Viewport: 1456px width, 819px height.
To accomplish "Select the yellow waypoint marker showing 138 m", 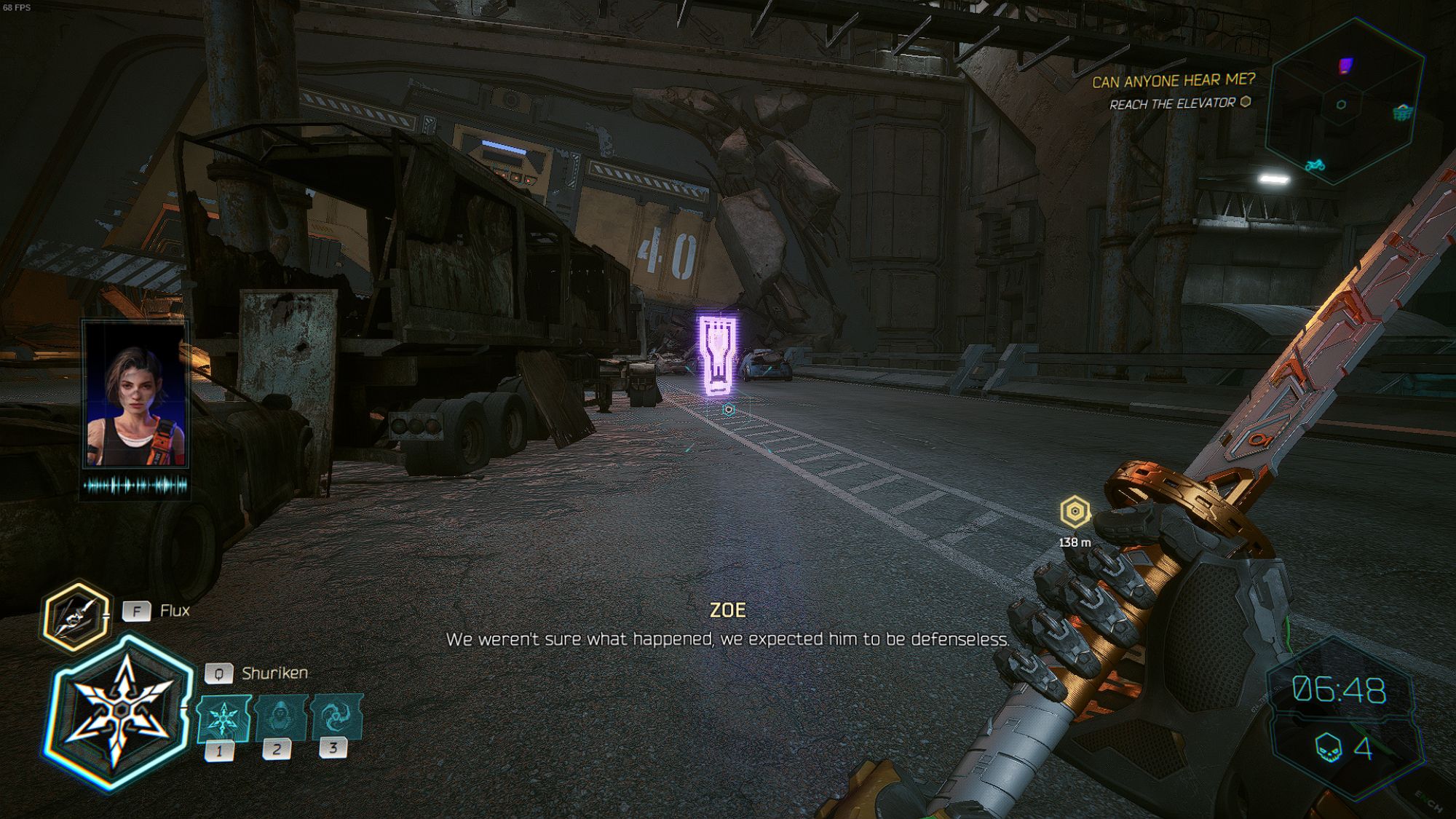I will click(x=1075, y=513).
